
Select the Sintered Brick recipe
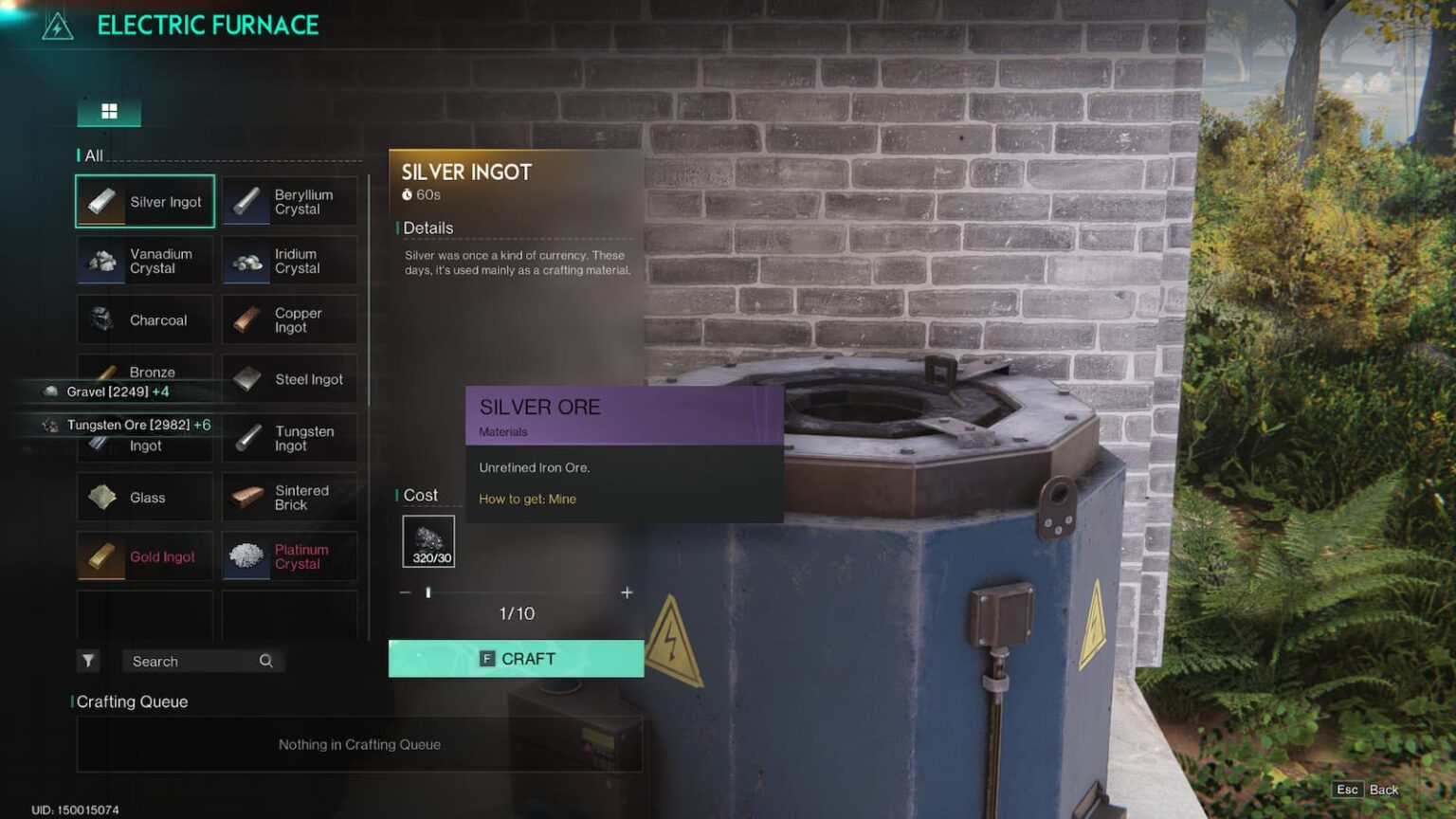tap(289, 497)
